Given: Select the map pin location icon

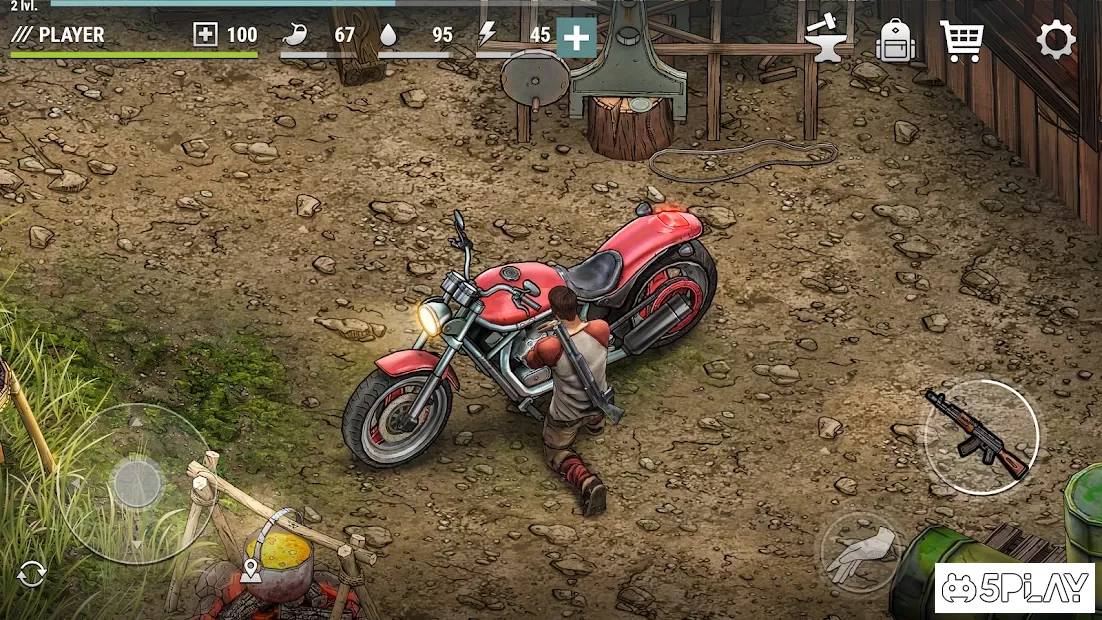Looking at the screenshot, I should point(250,570).
